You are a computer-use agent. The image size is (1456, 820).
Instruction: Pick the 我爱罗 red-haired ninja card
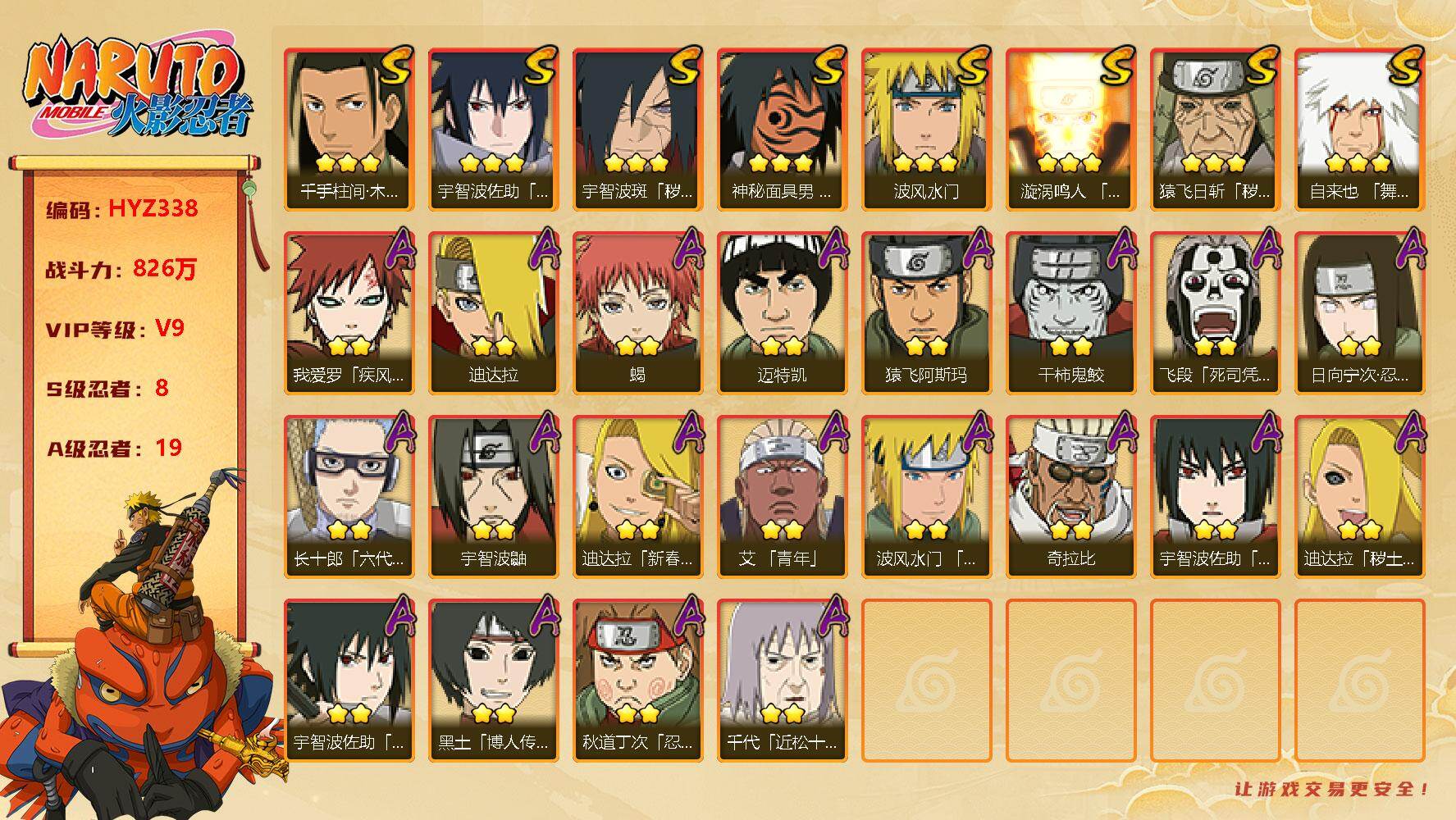pyautogui.click(x=349, y=312)
